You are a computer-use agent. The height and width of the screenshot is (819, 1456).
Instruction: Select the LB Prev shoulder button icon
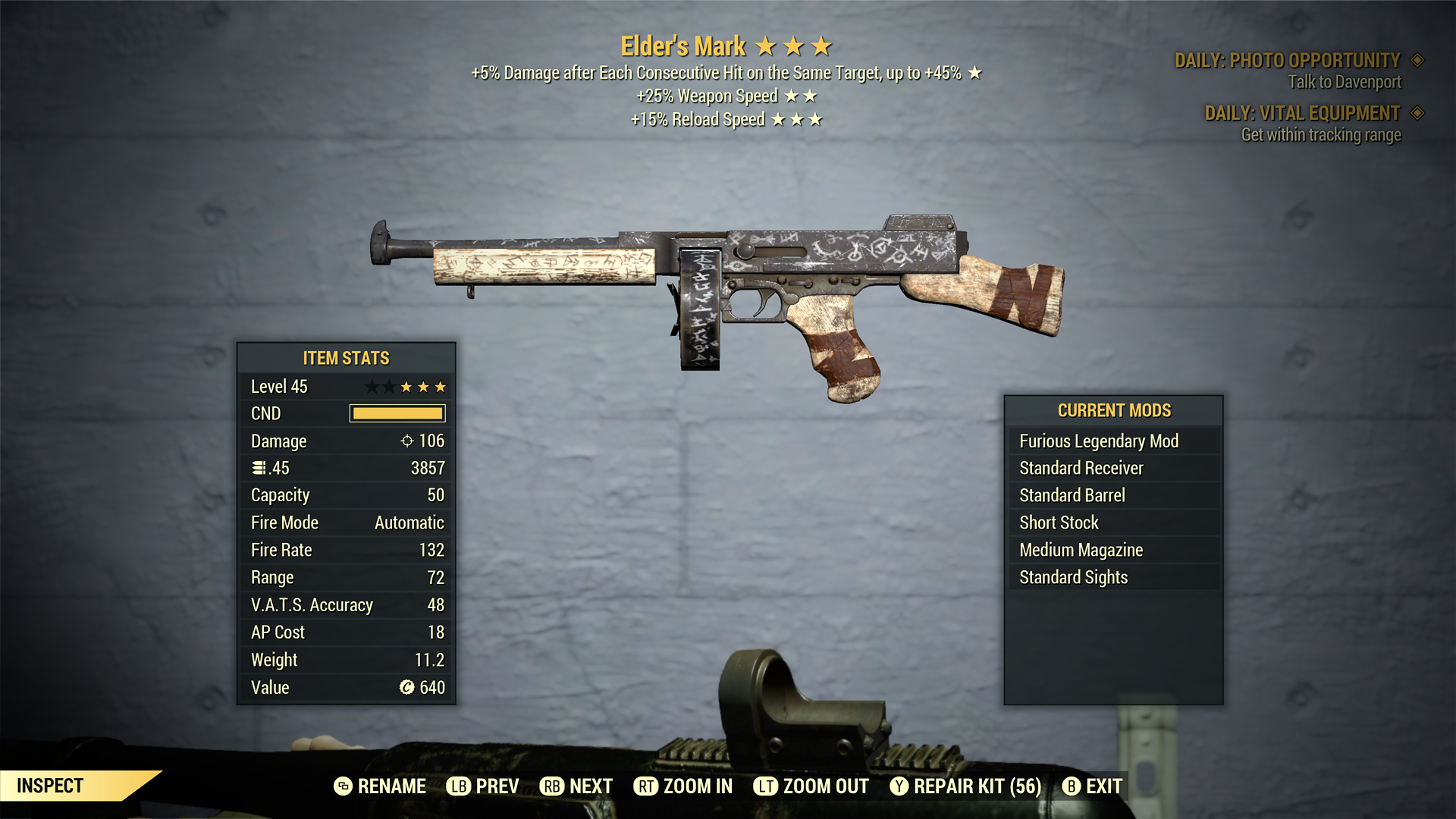[457, 786]
